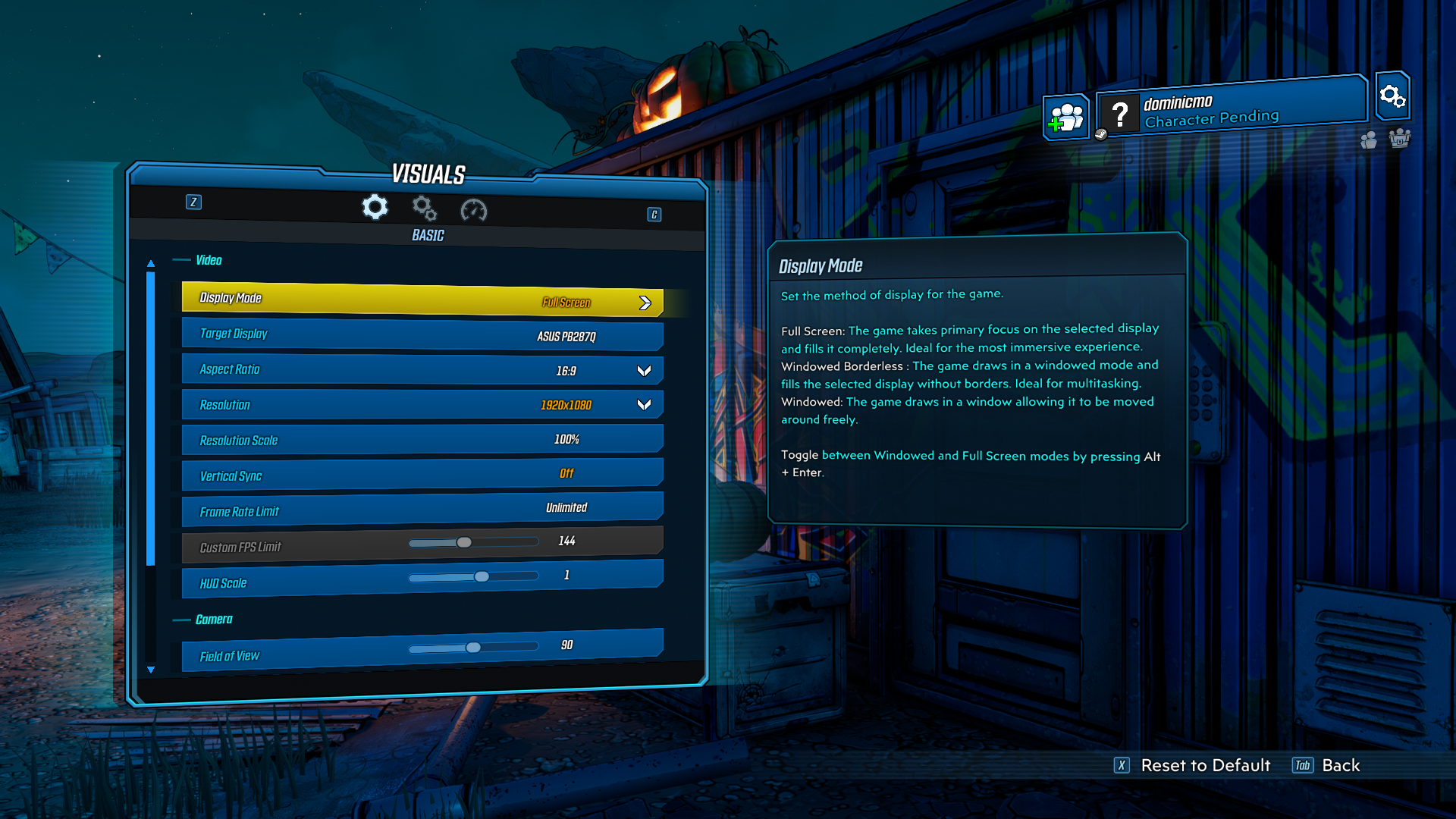
Task: Go Back from the Visuals menu
Action: (1340, 765)
